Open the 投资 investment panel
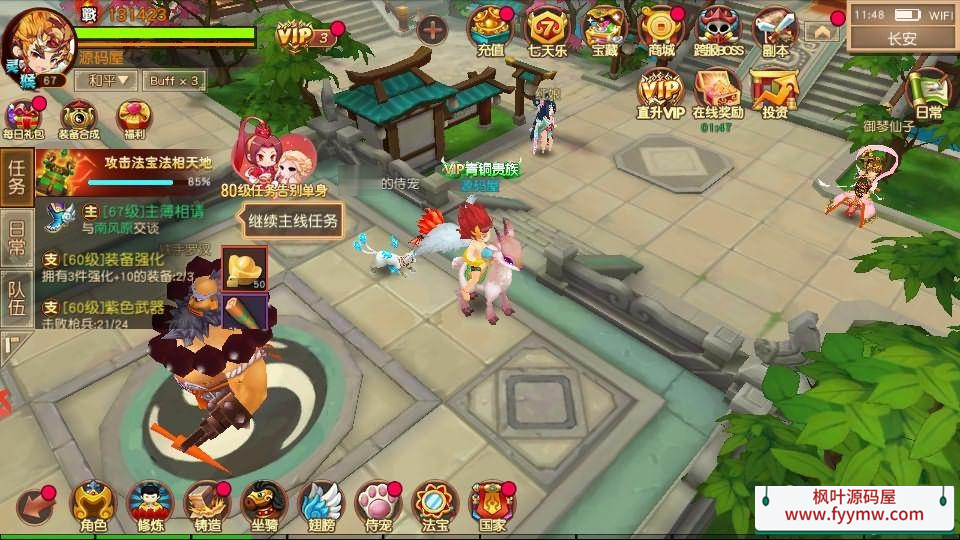 pyautogui.click(x=774, y=94)
